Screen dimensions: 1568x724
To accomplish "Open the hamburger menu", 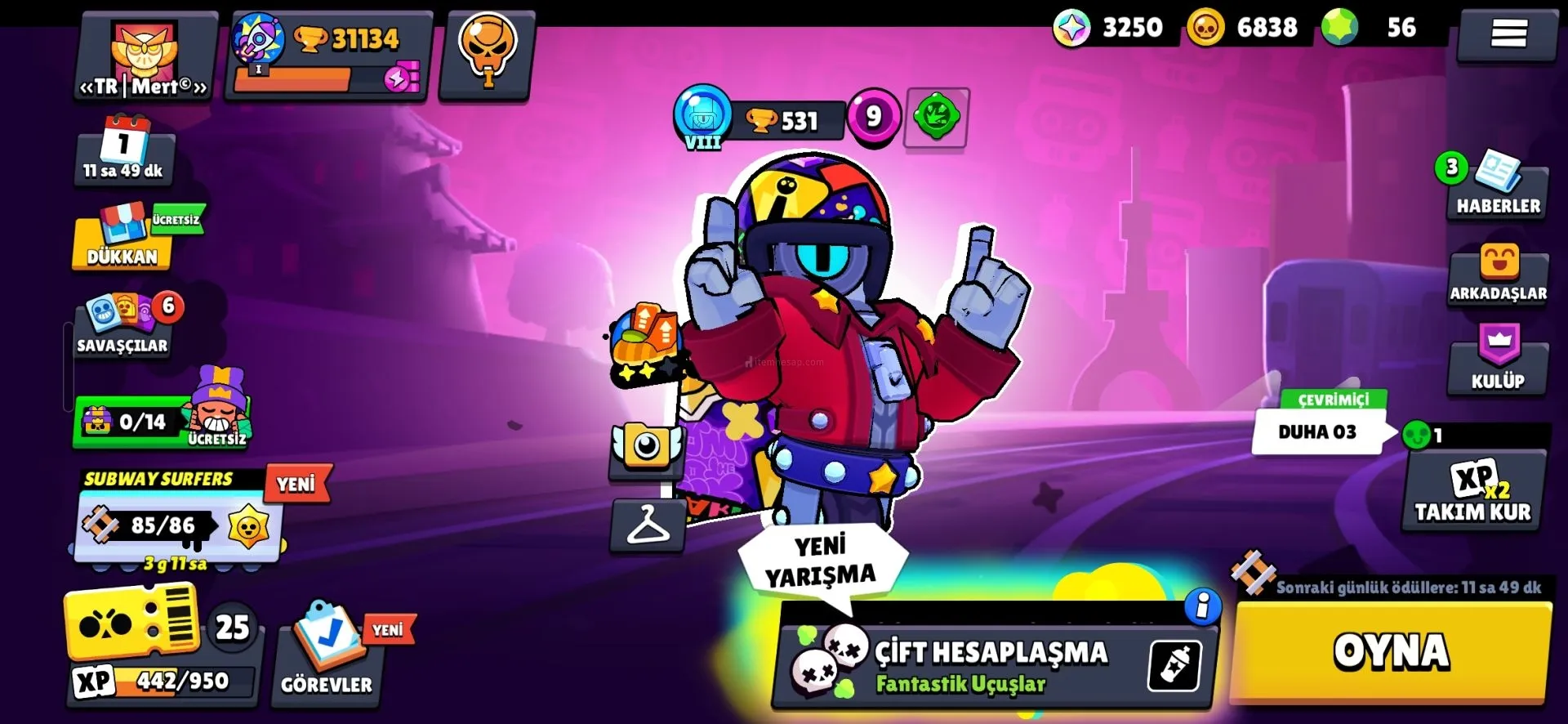I will [x=1508, y=34].
